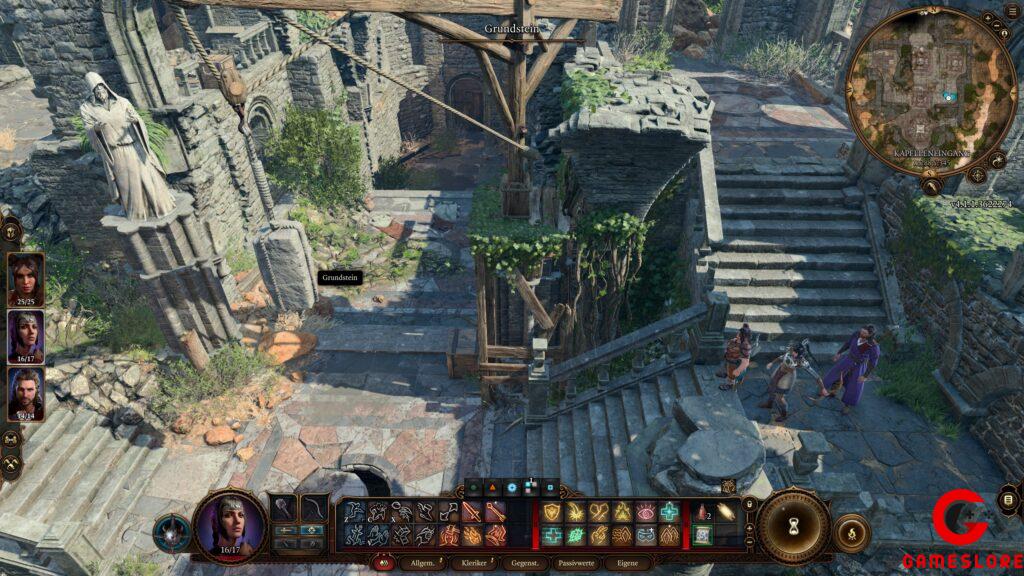Use the red potion with count 2
Screen dimensions: 1024x576
[x=703, y=512]
